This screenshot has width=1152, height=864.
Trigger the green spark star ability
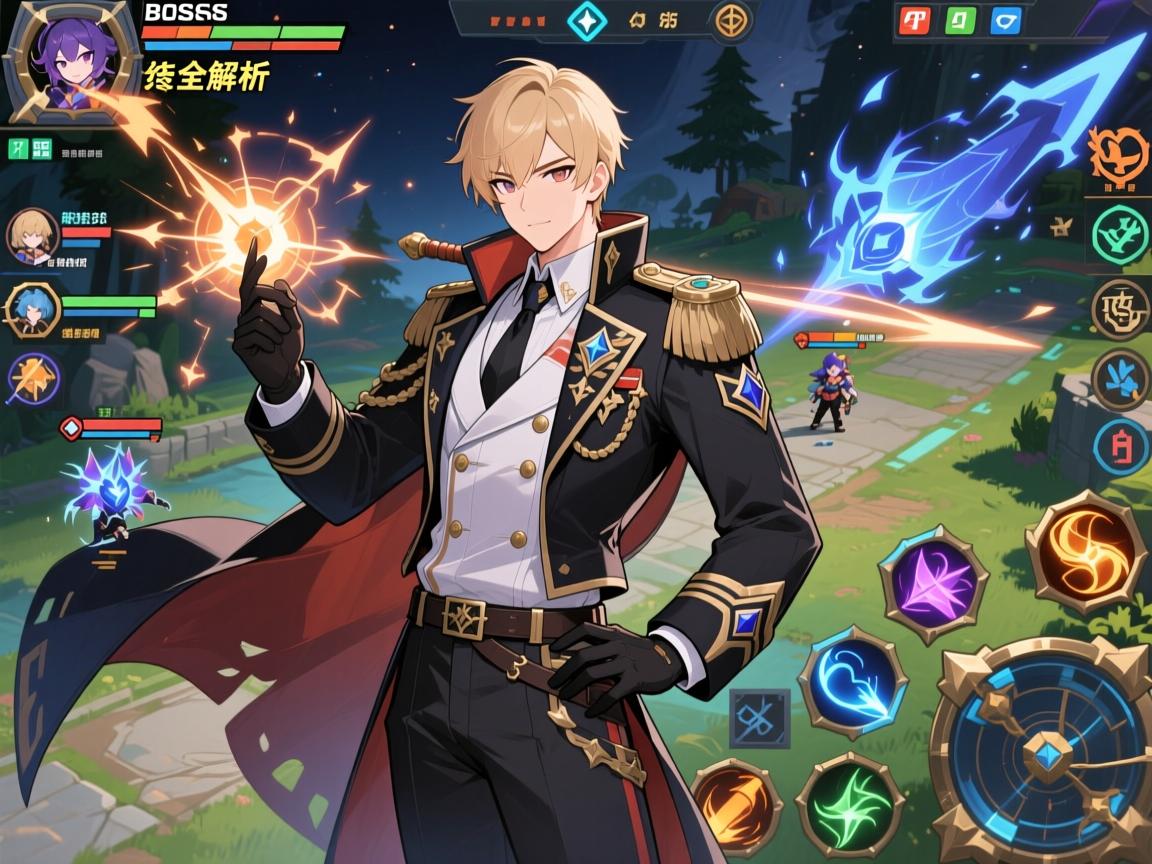coord(850,802)
